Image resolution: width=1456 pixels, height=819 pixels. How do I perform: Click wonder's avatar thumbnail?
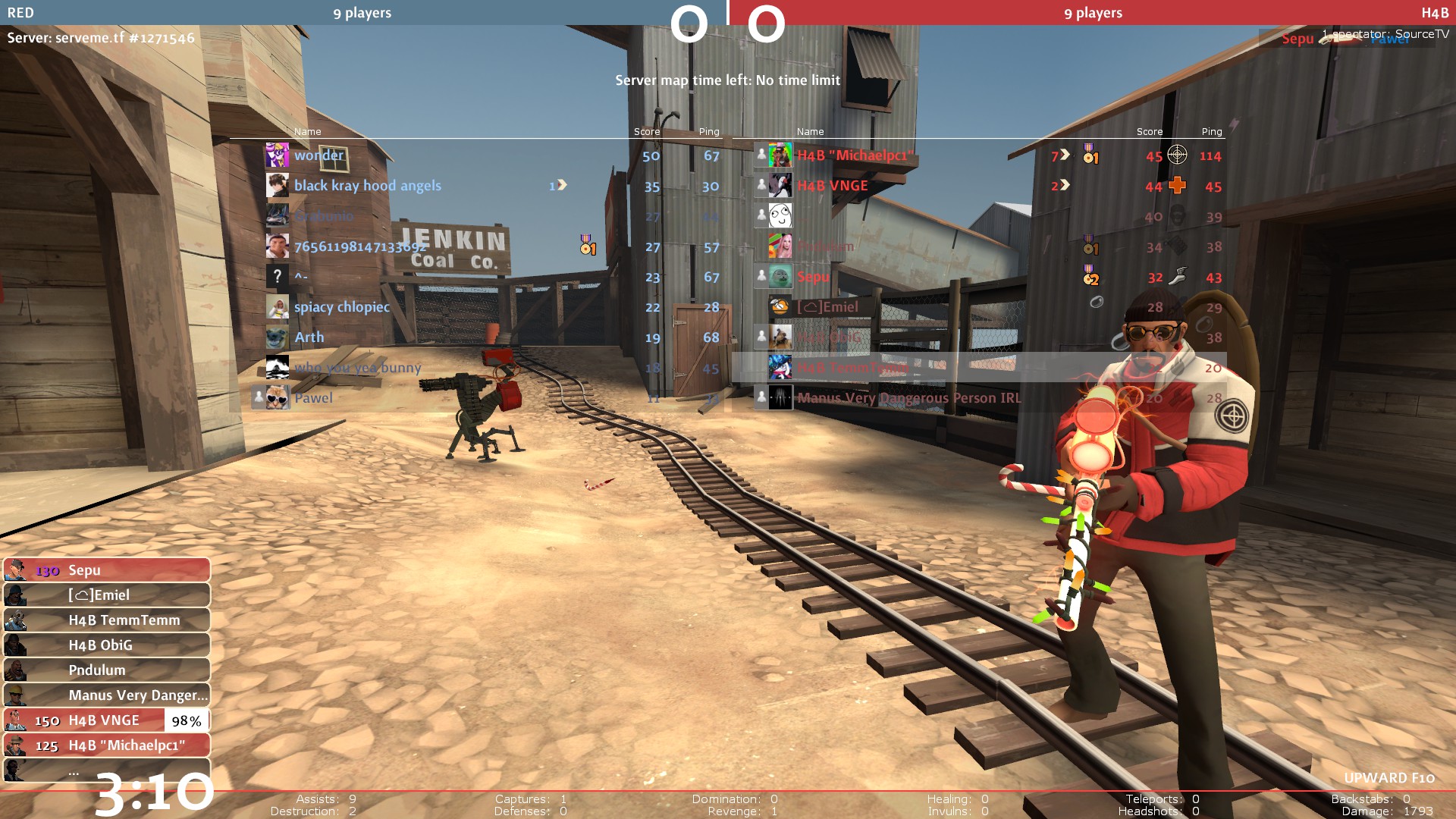click(277, 155)
